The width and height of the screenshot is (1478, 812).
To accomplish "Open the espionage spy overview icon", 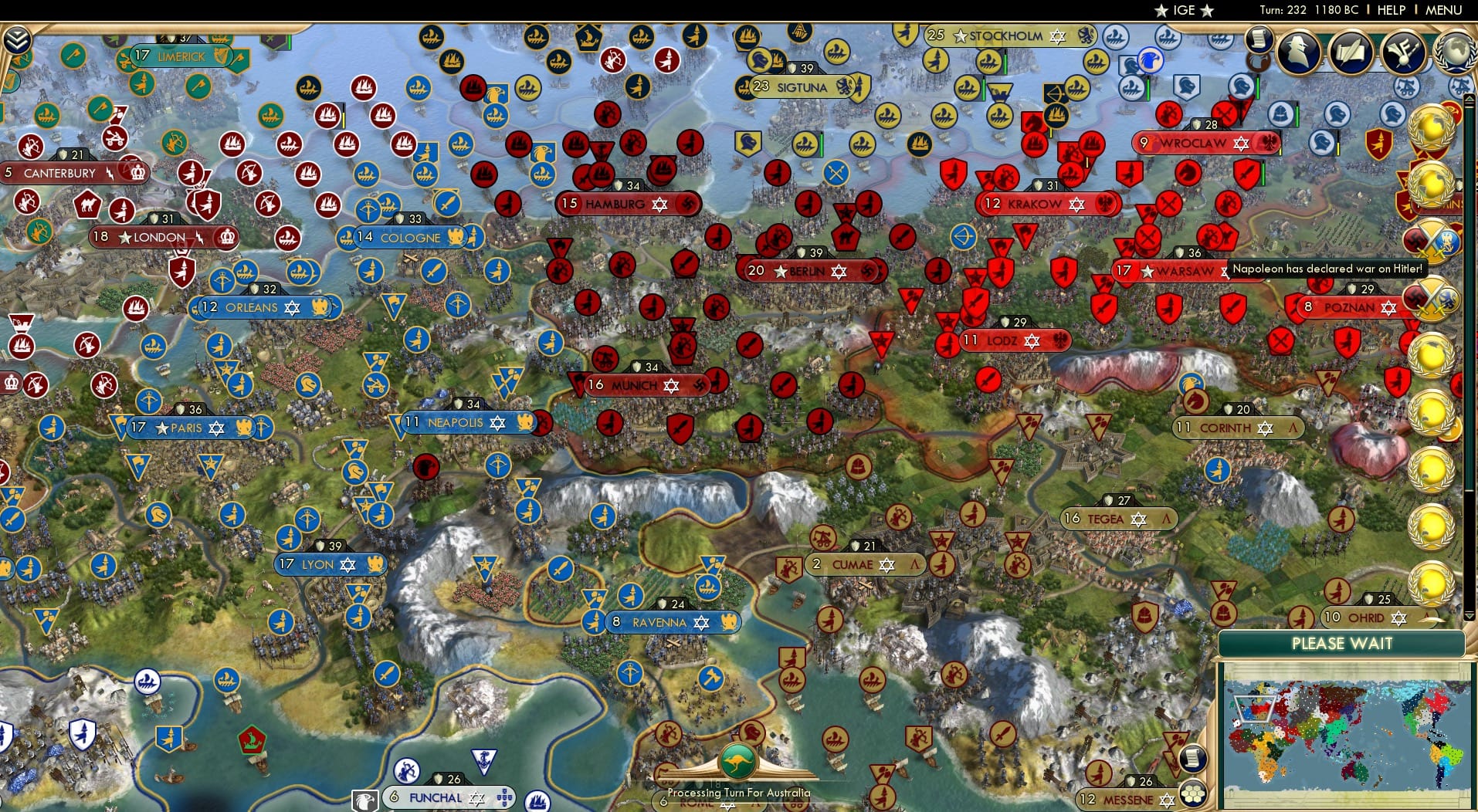I will coord(1297,52).
